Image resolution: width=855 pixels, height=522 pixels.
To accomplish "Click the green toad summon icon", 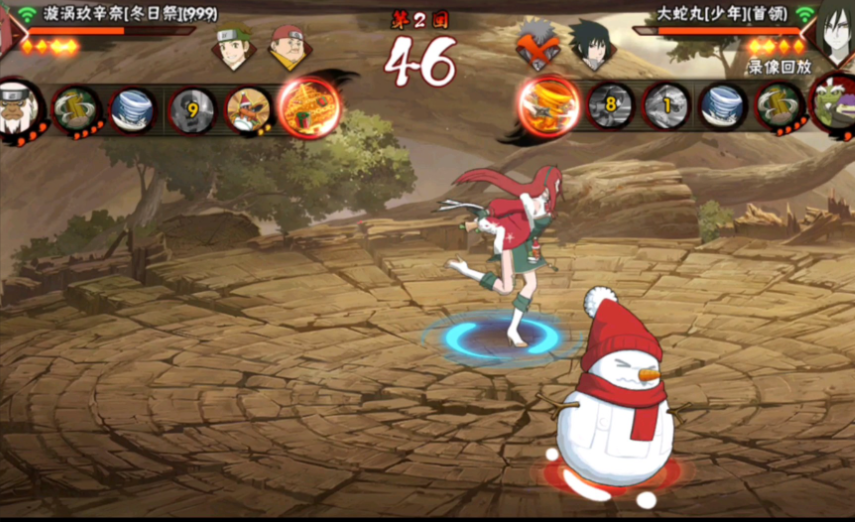I will click(x=833, y=105).
